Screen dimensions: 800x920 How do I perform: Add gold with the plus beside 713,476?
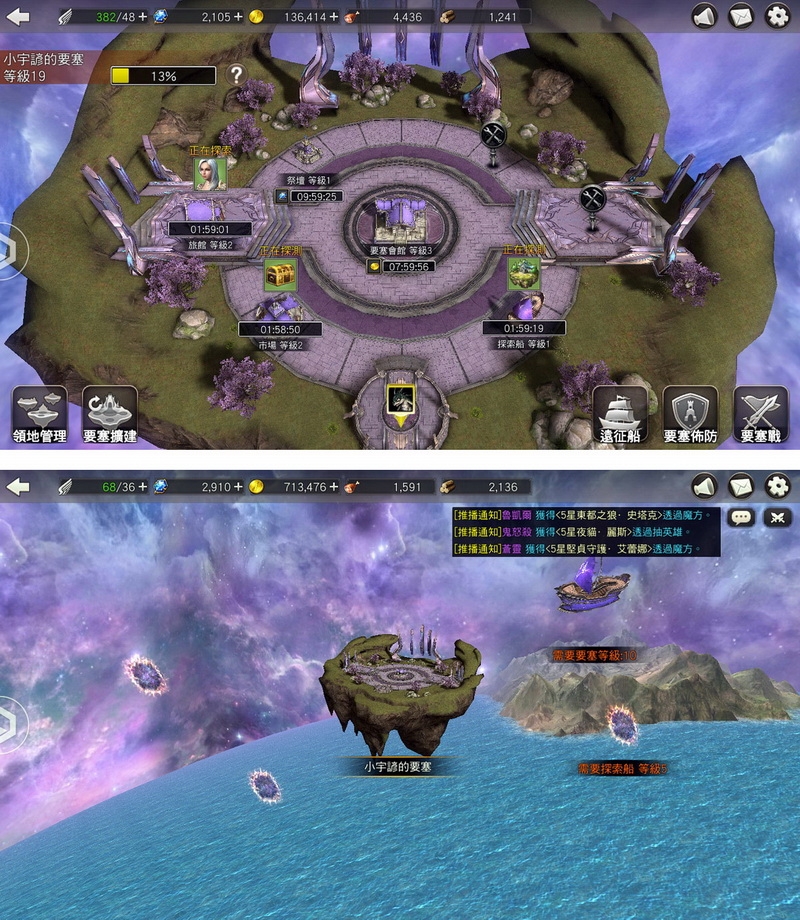[x=333, y=487]
